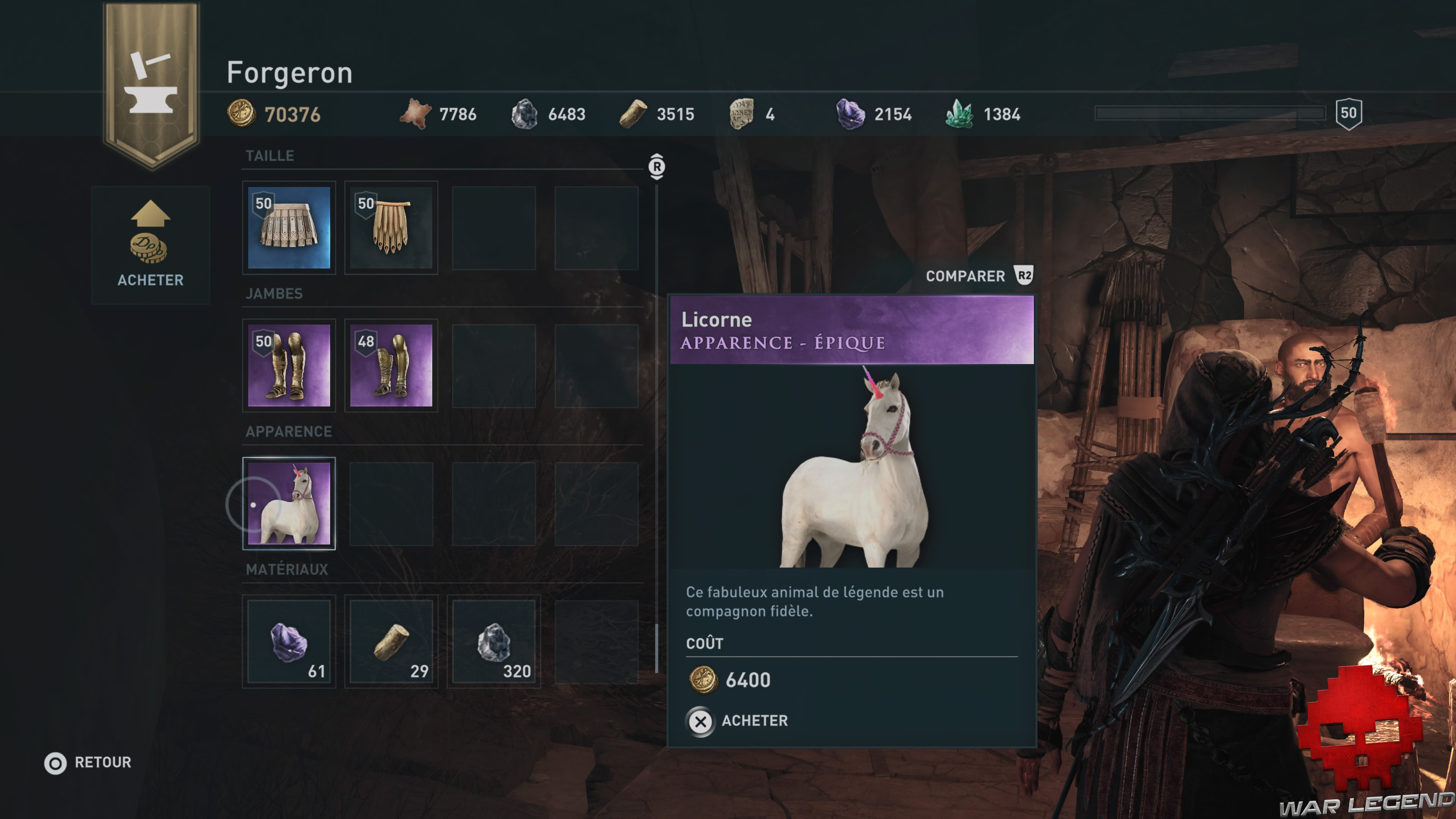The image size is (1456, 819).
Task: Click RETOUR to exit the shop
Action: coord(88,762)
